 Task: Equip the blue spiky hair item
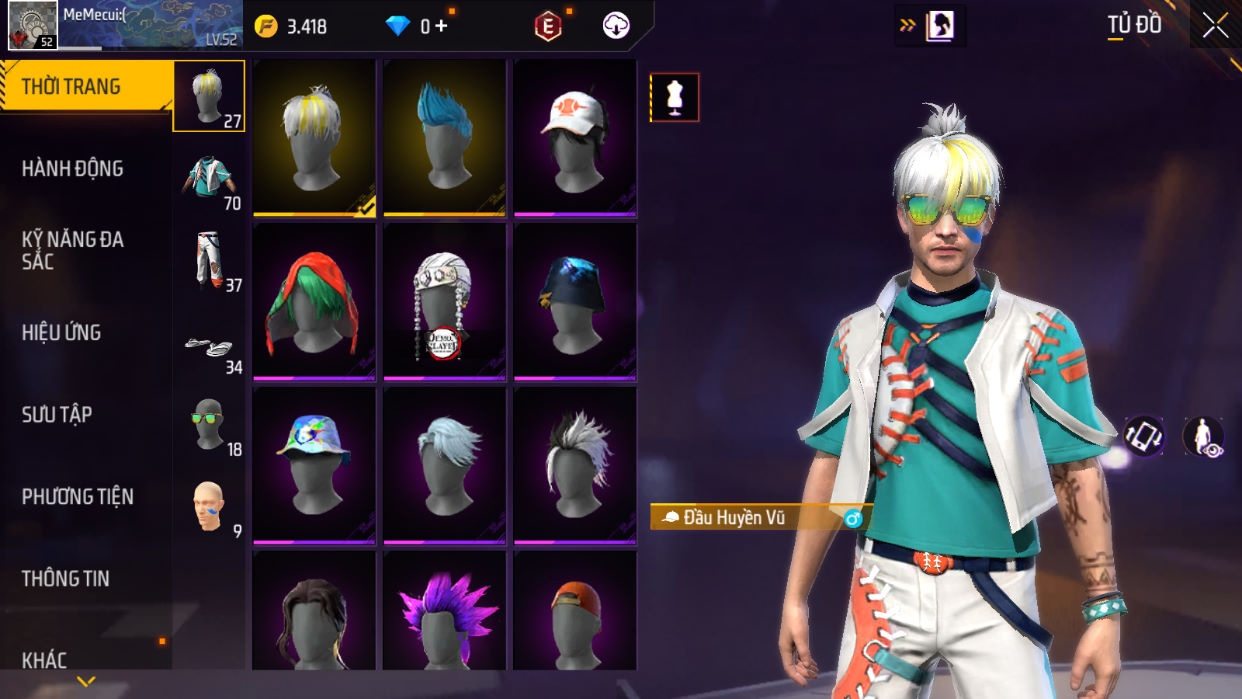(x=444, y=136)
